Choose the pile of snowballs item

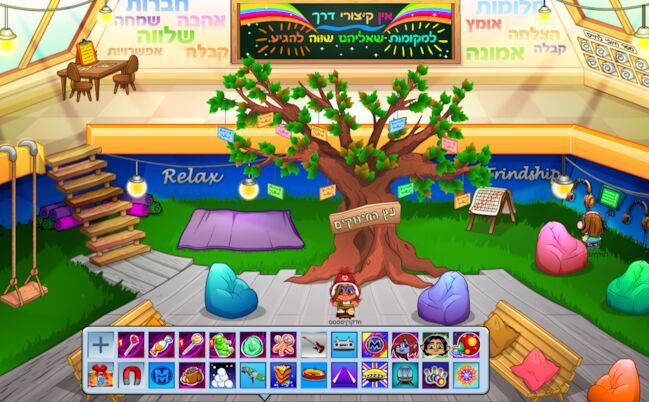click(x=223, y=375)
